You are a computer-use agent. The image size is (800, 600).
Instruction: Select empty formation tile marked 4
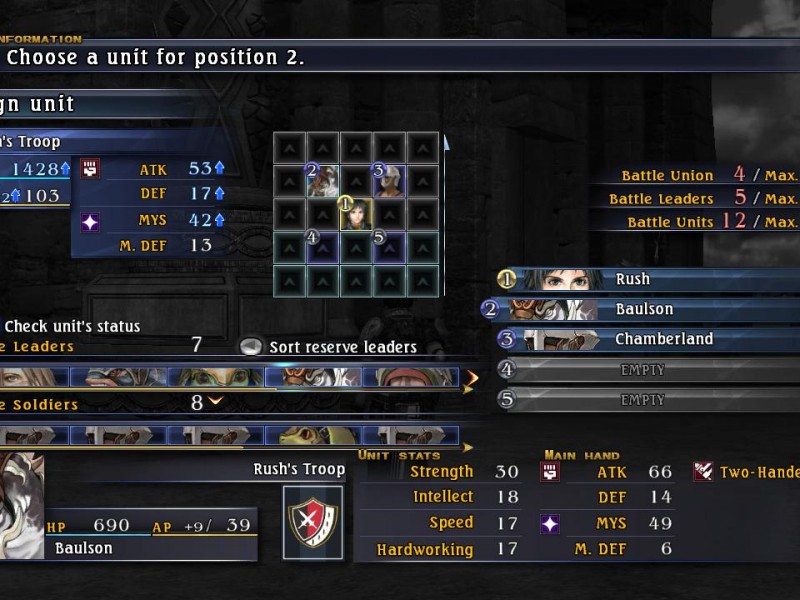pos(322,247)
